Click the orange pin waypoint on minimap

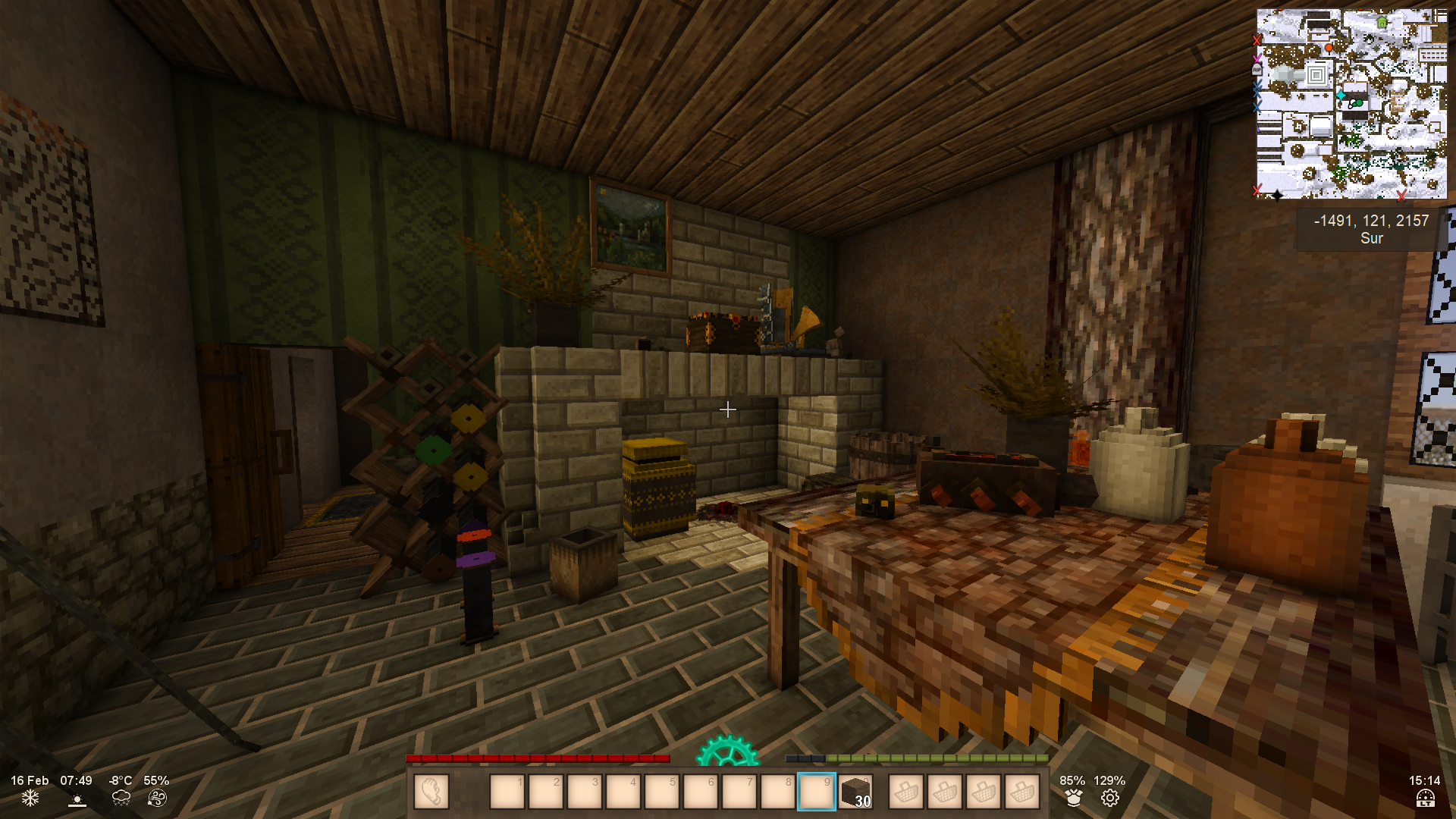coord(1329,48)
